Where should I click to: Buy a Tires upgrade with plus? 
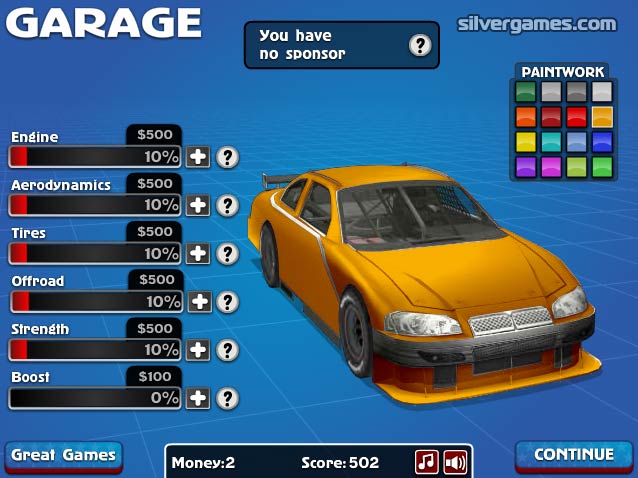tap(199, 253)
